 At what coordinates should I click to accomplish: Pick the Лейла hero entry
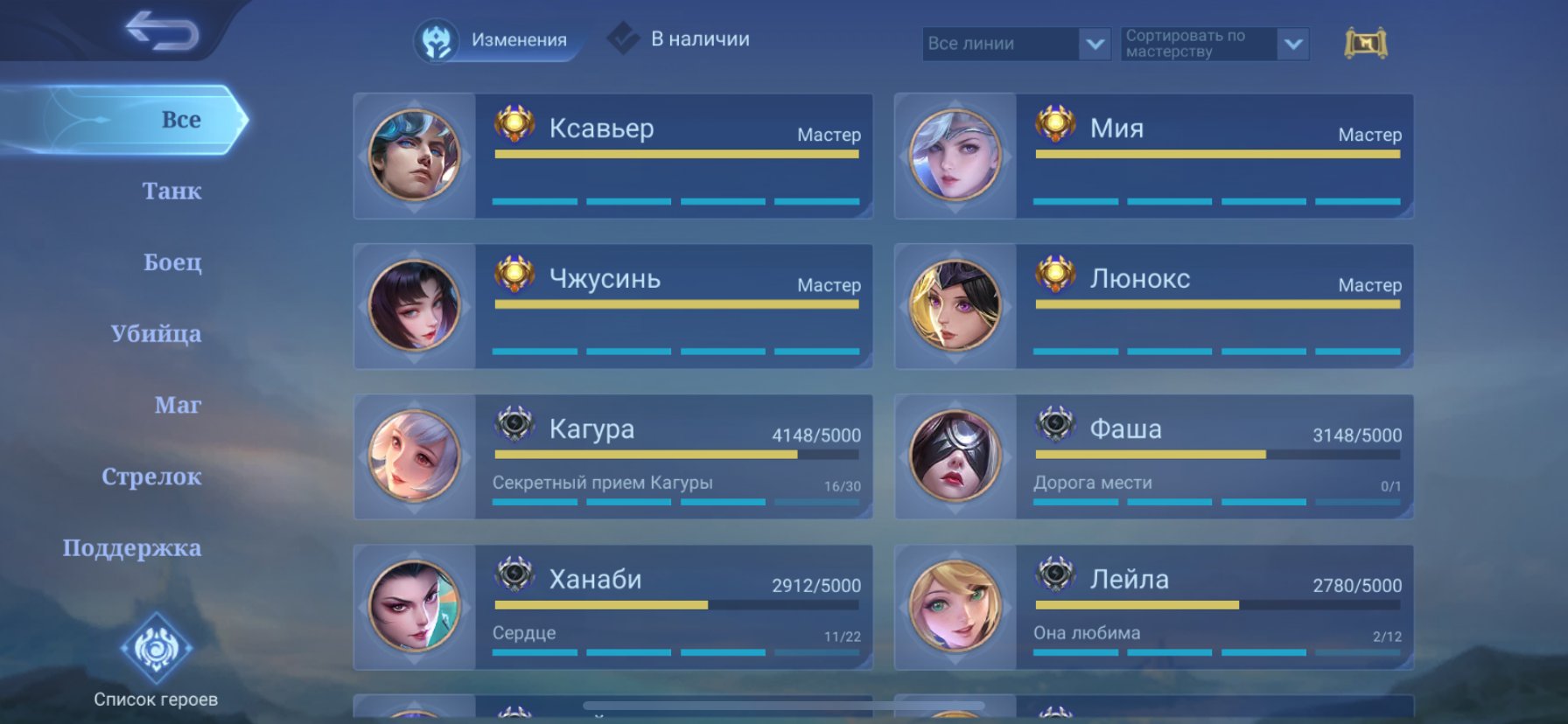tap(1153, 607)
